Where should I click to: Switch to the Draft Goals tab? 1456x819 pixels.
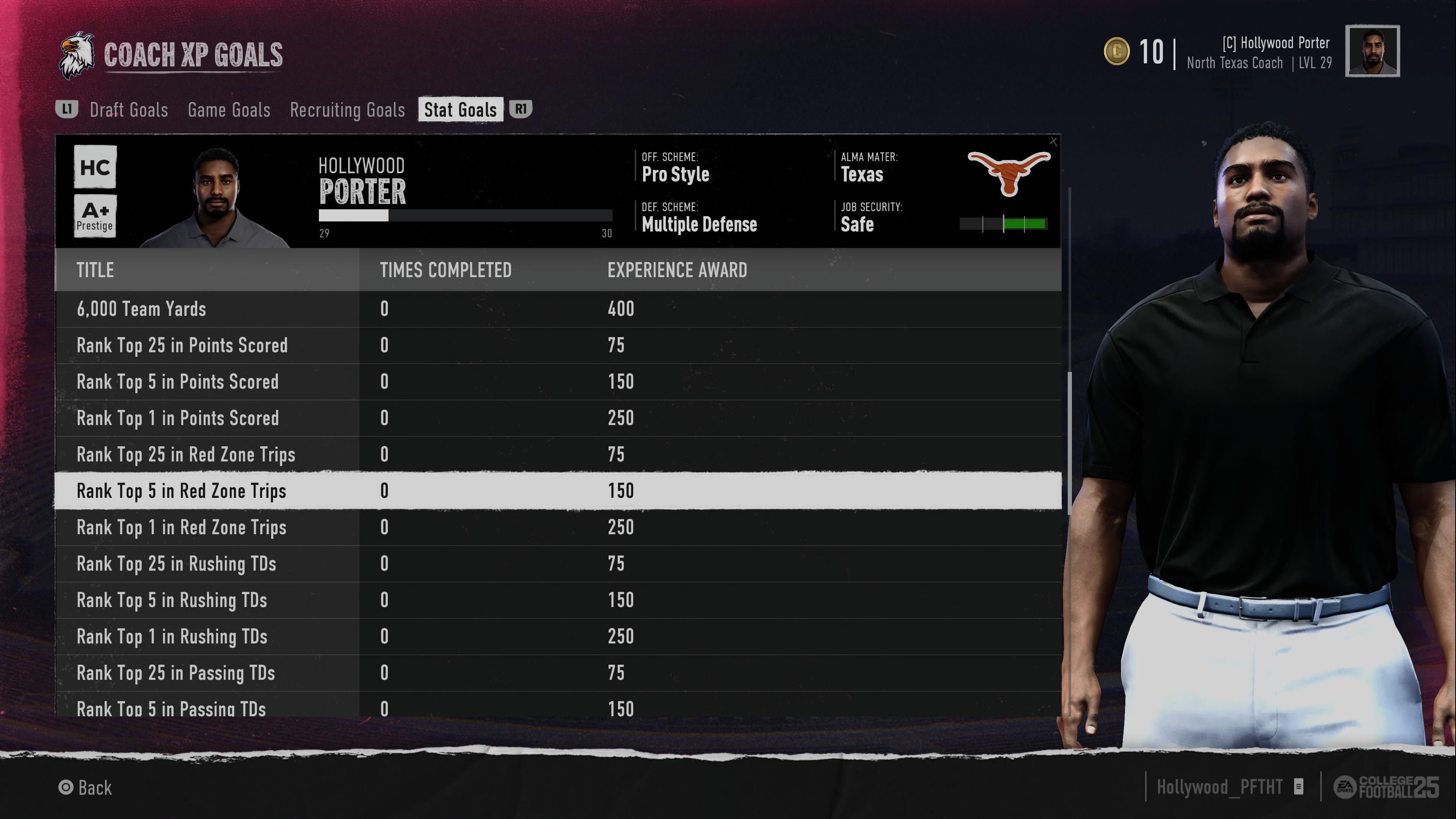[129, 110]
